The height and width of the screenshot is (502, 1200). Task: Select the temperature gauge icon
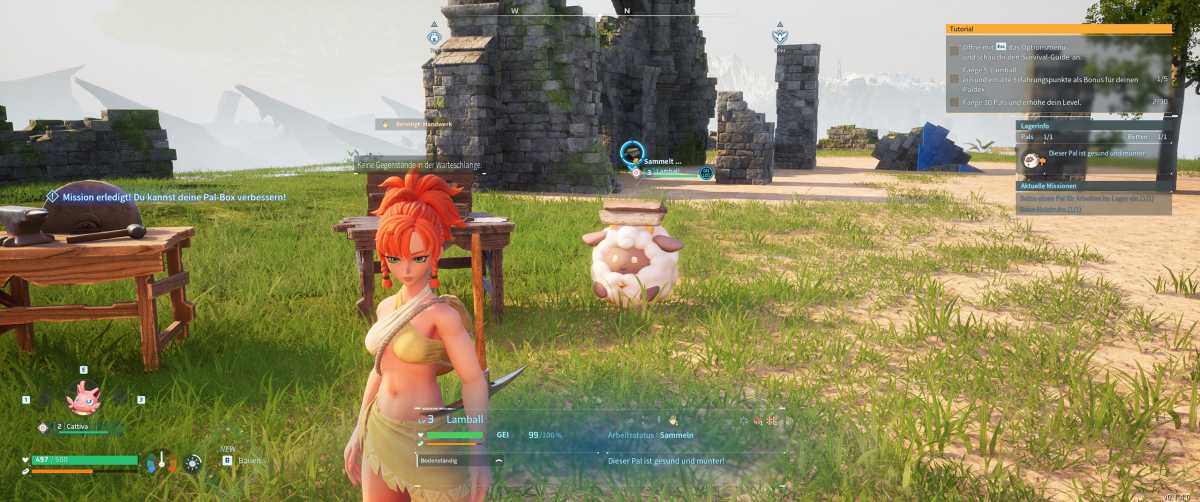coord(160,462)
